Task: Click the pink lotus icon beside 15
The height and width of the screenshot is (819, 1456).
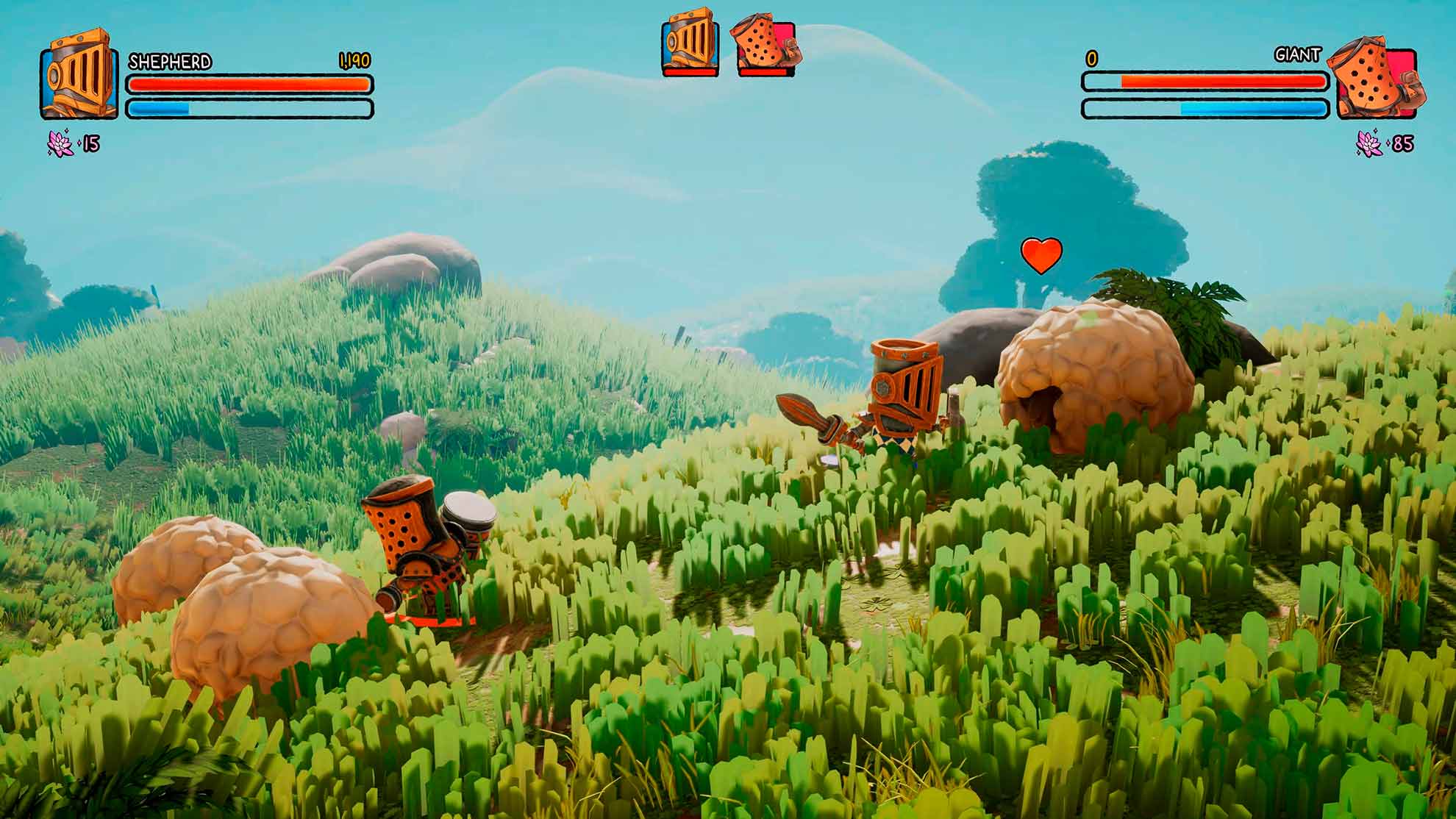Action: click(60, 143)
